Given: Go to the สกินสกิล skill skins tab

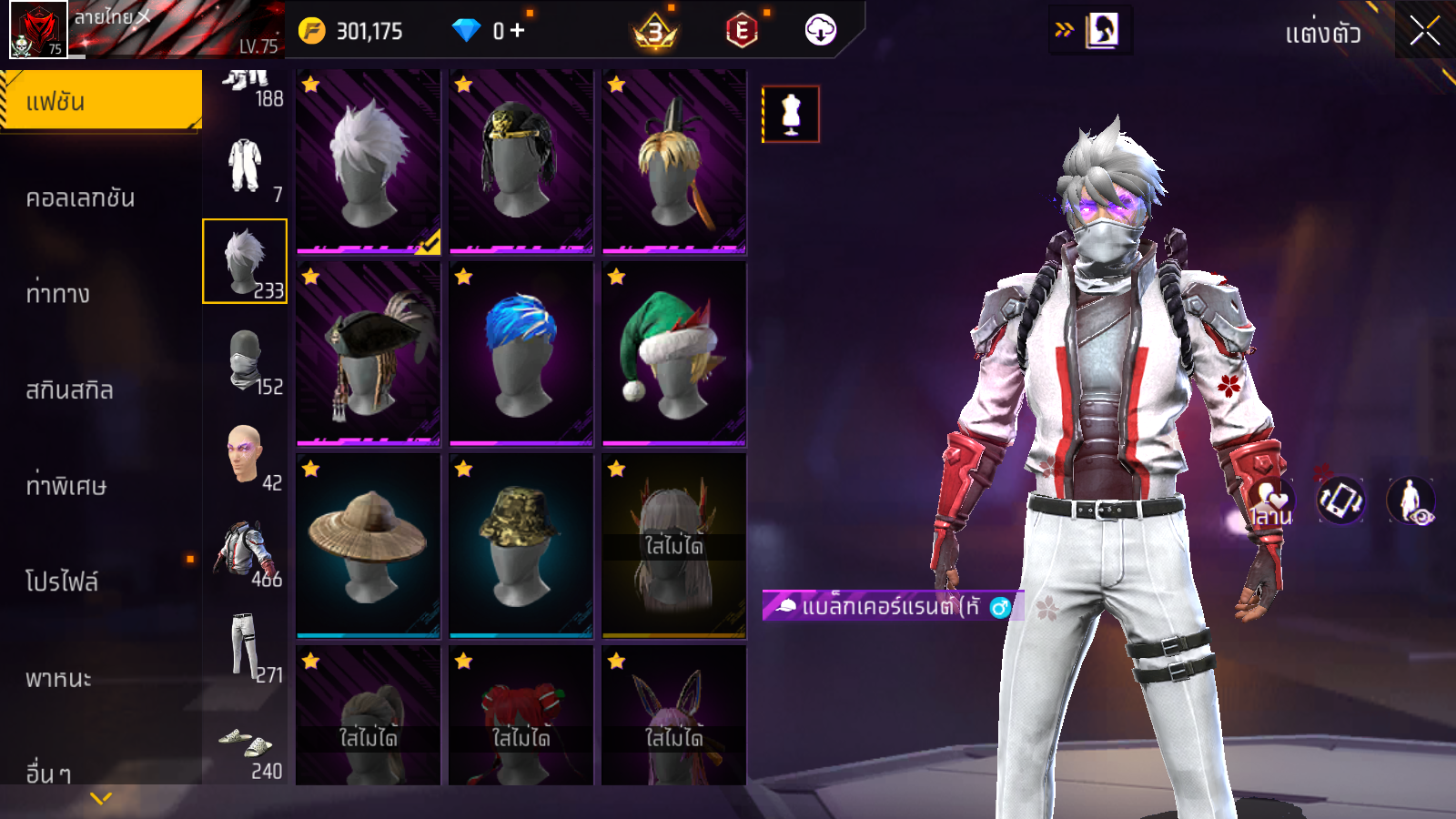Looking at the screenshot, I should point(70,390).
